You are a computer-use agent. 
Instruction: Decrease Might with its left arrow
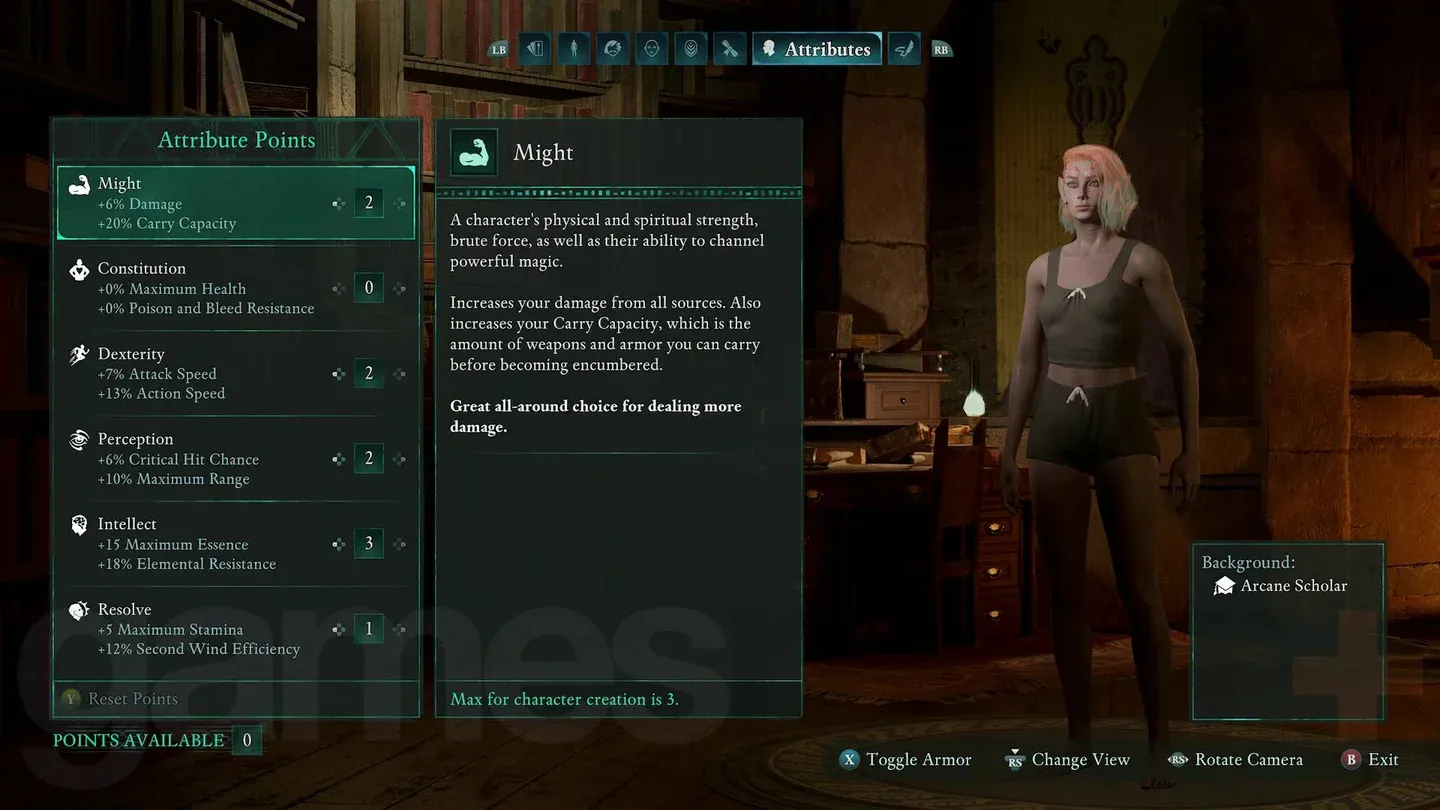339,204
